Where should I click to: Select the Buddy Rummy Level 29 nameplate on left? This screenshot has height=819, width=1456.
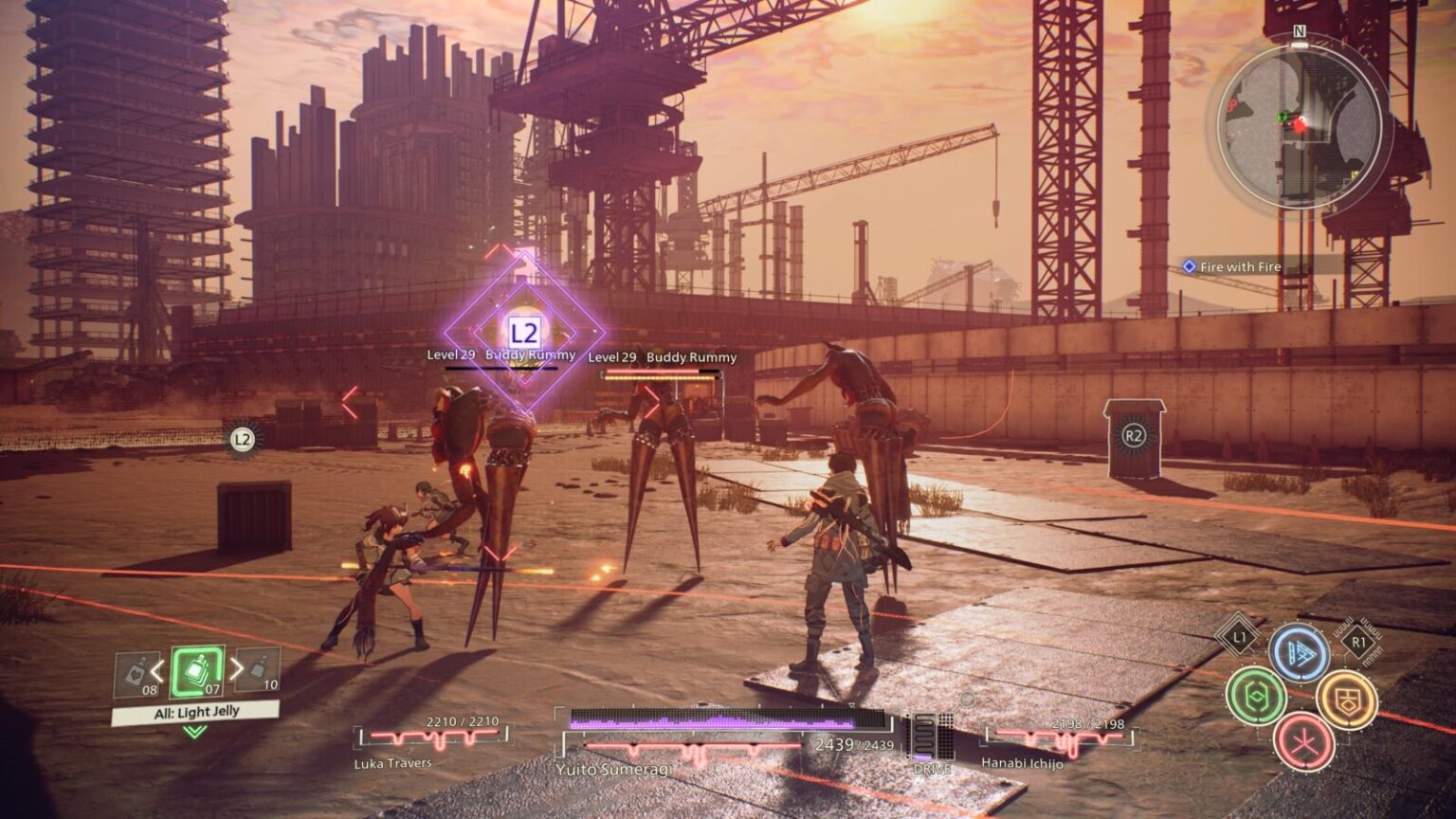503,357
